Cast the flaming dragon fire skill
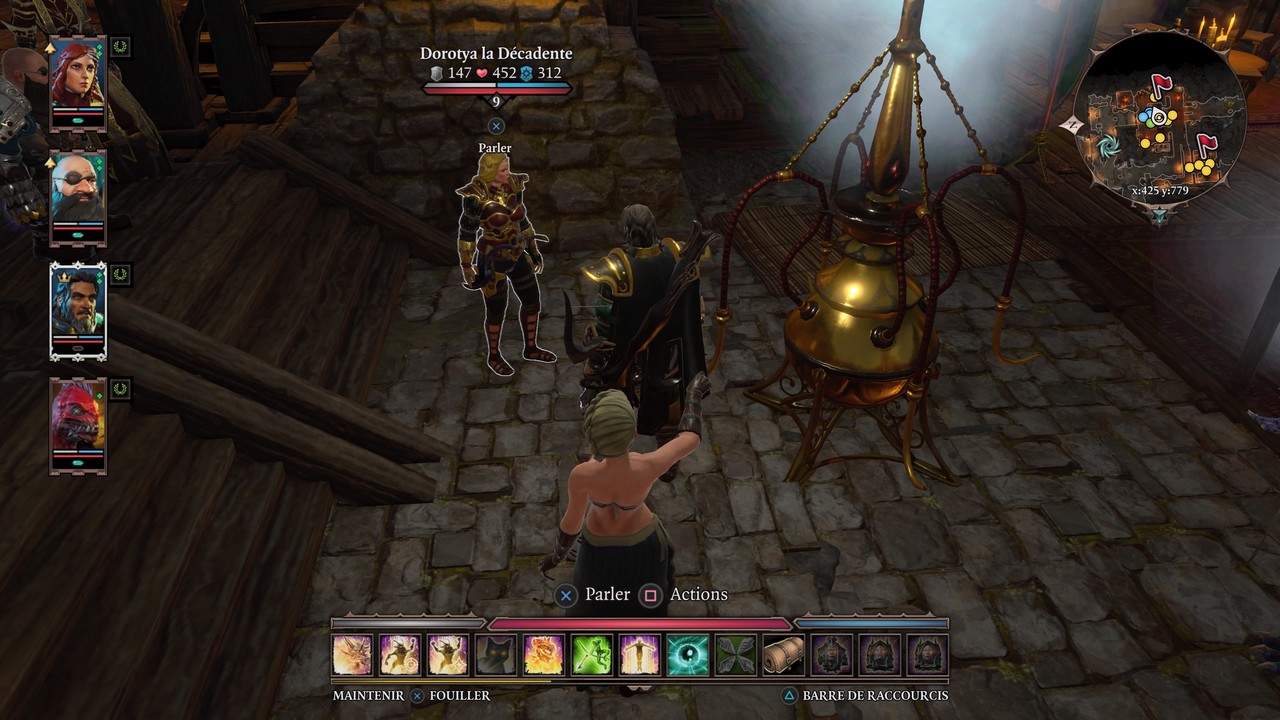 click(544, 655)
